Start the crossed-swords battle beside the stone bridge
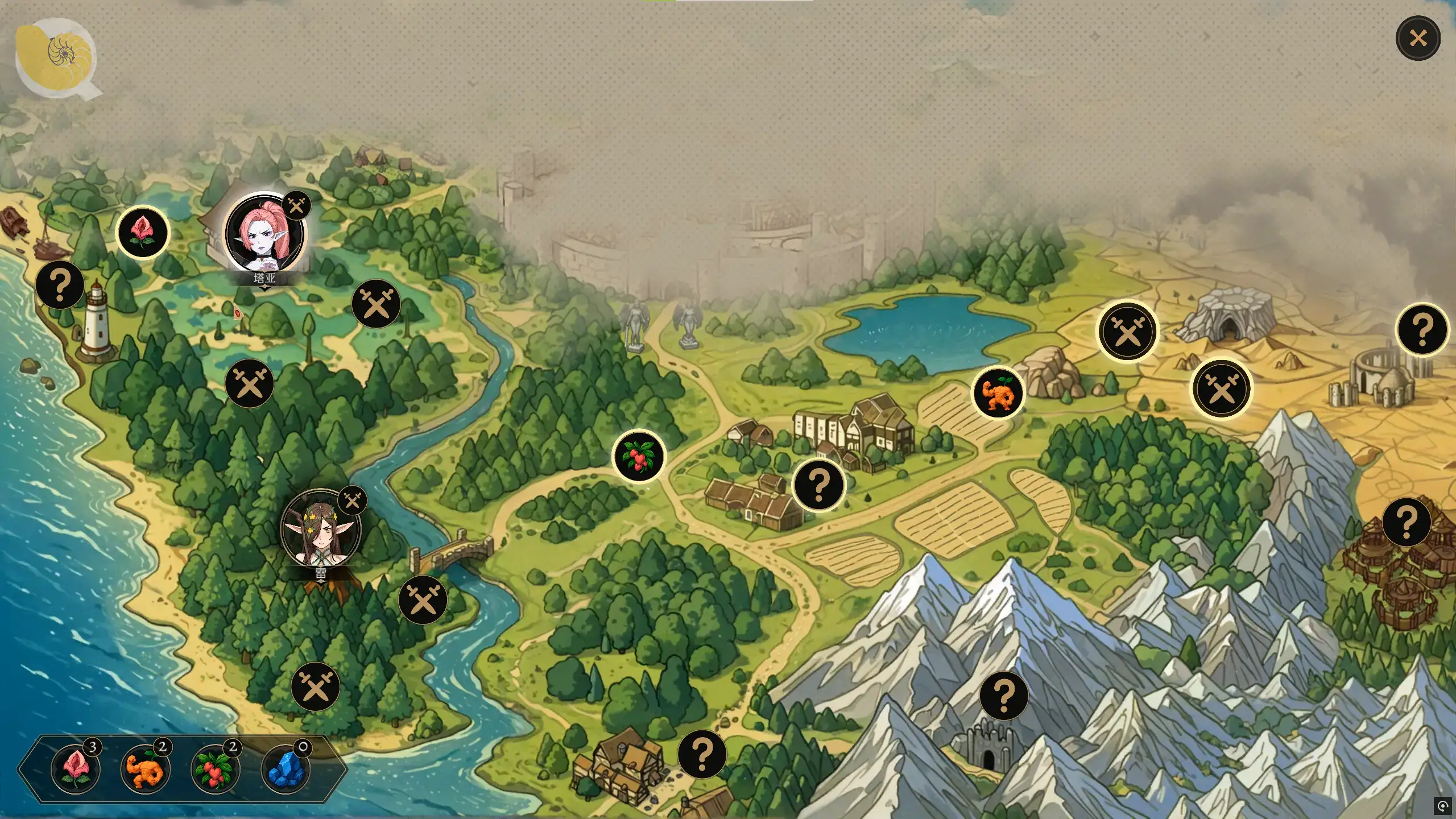Screen dimensions: 1456x819 (x=423, y=600)
